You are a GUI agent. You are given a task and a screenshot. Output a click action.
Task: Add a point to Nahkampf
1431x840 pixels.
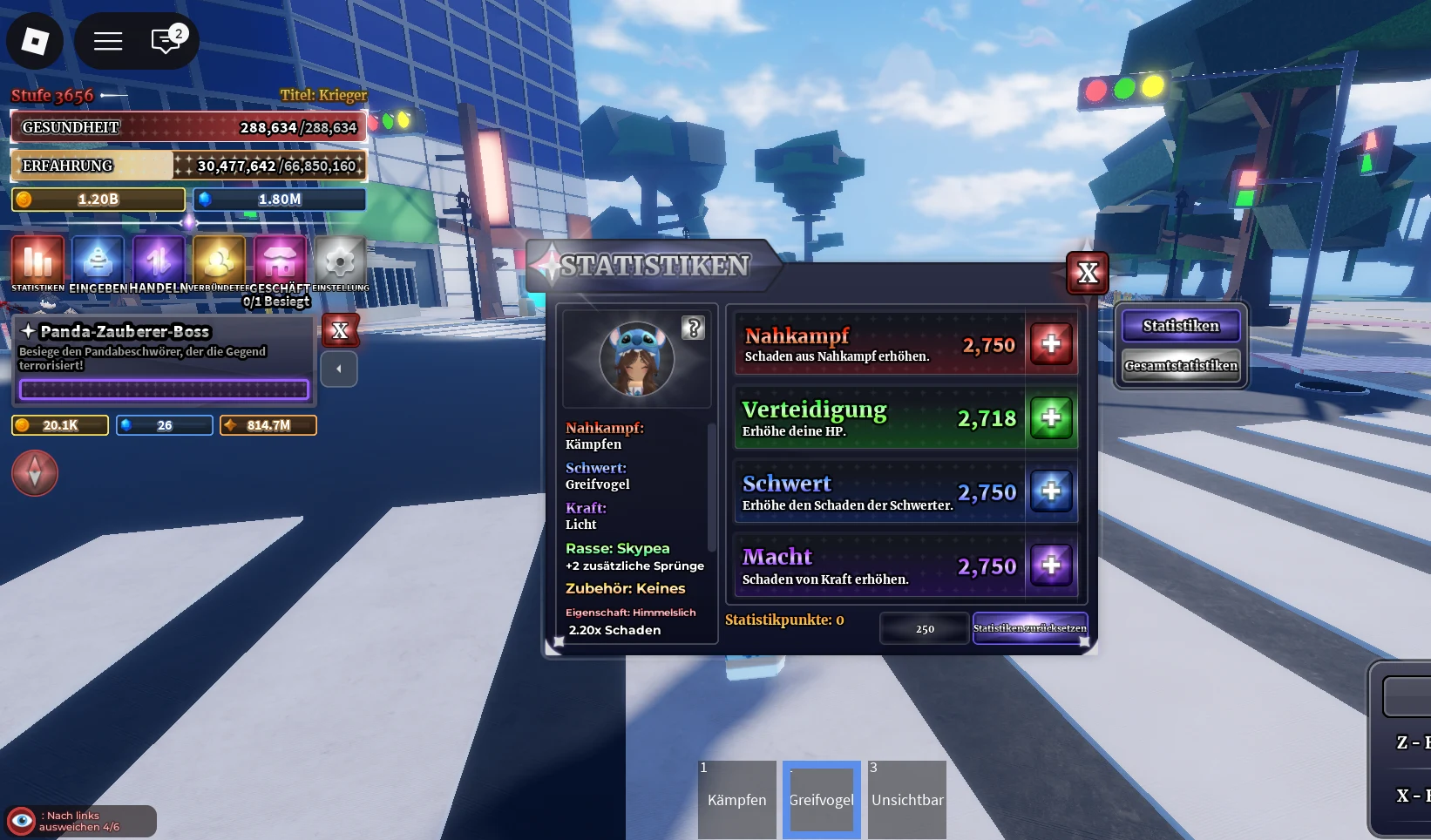click(x=1051, y=343)
